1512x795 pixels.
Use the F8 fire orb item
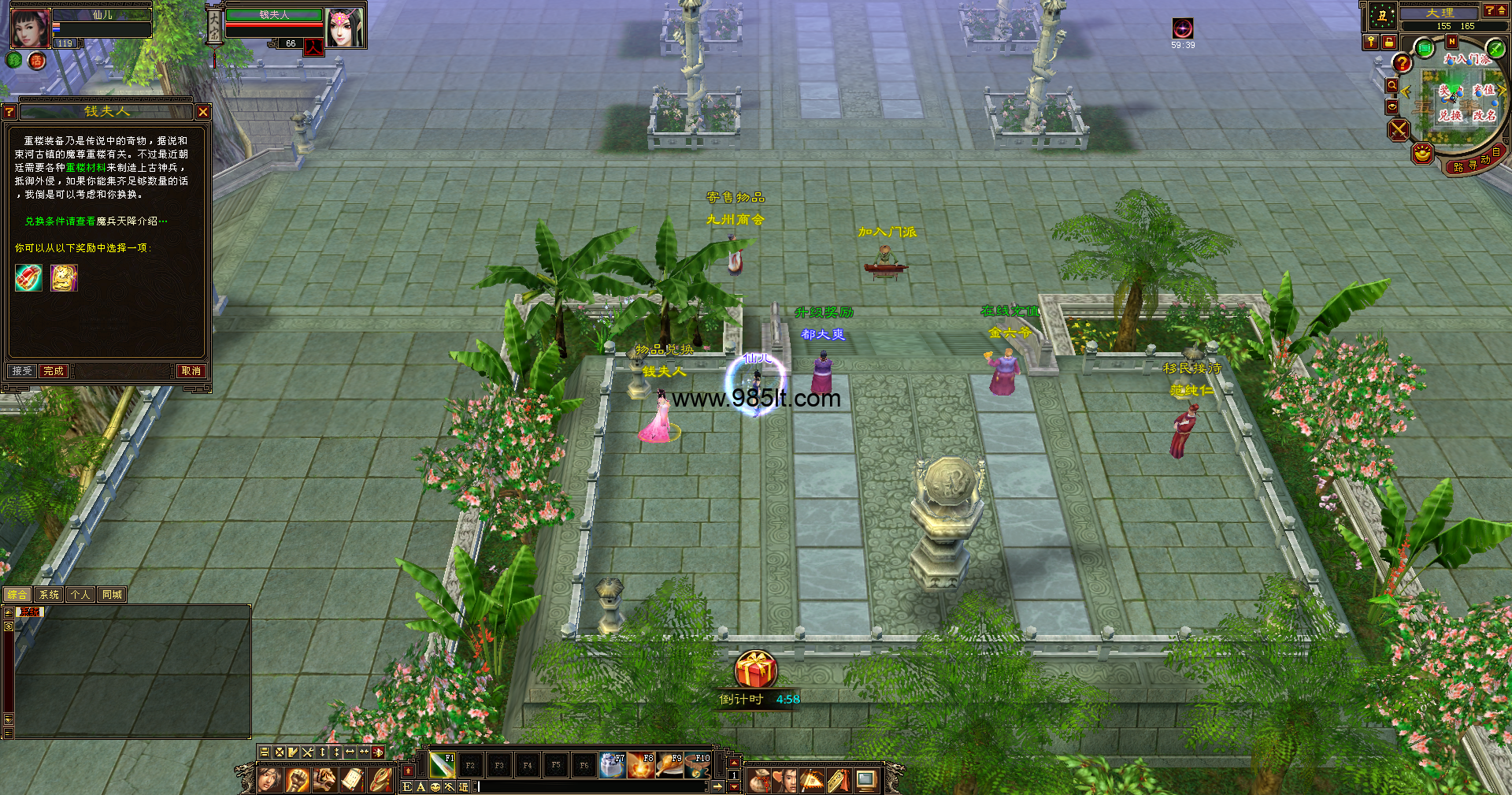tap(641, 765)
